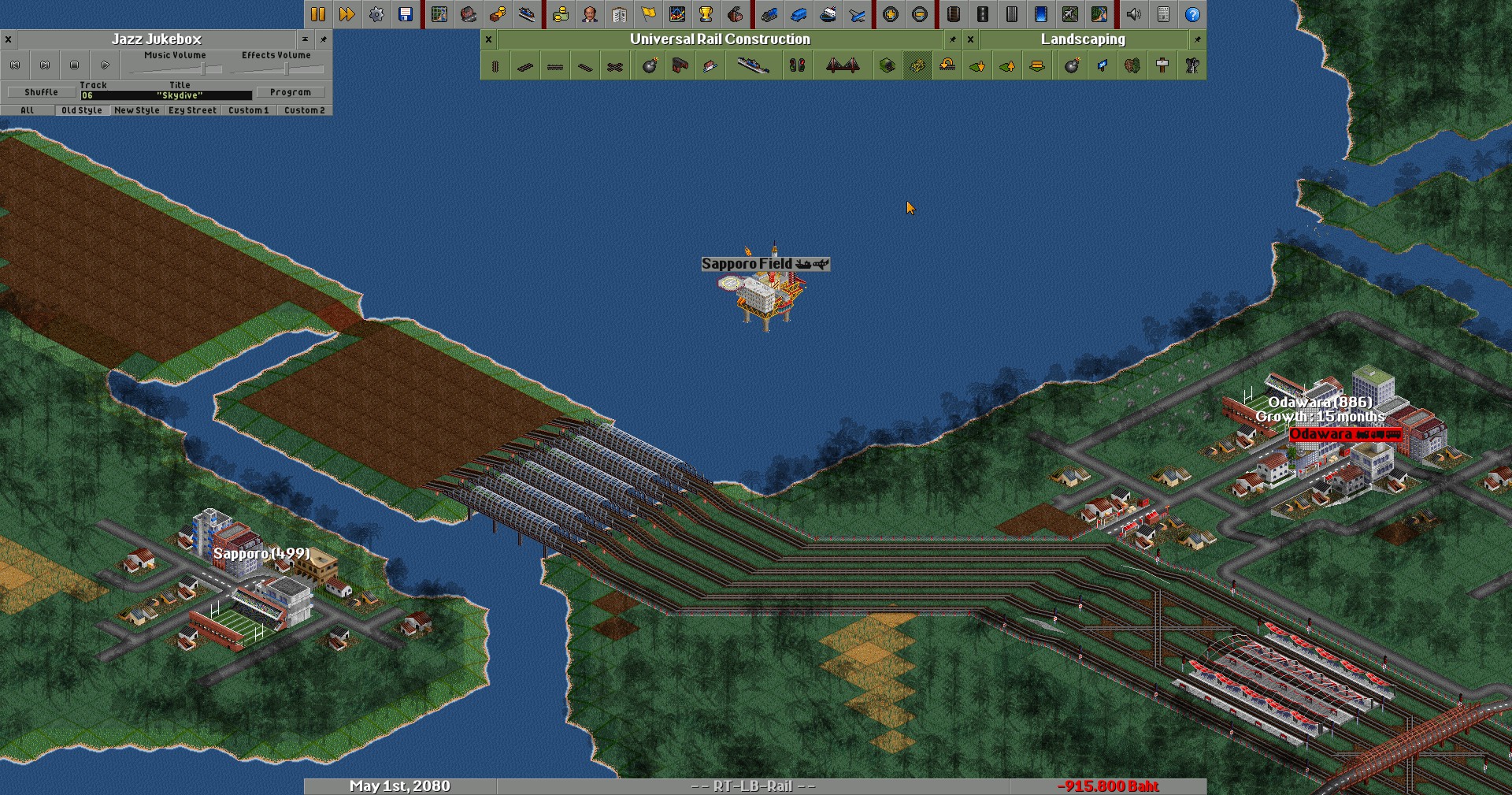Toggle the Shuffle button in jukebox

41,92
